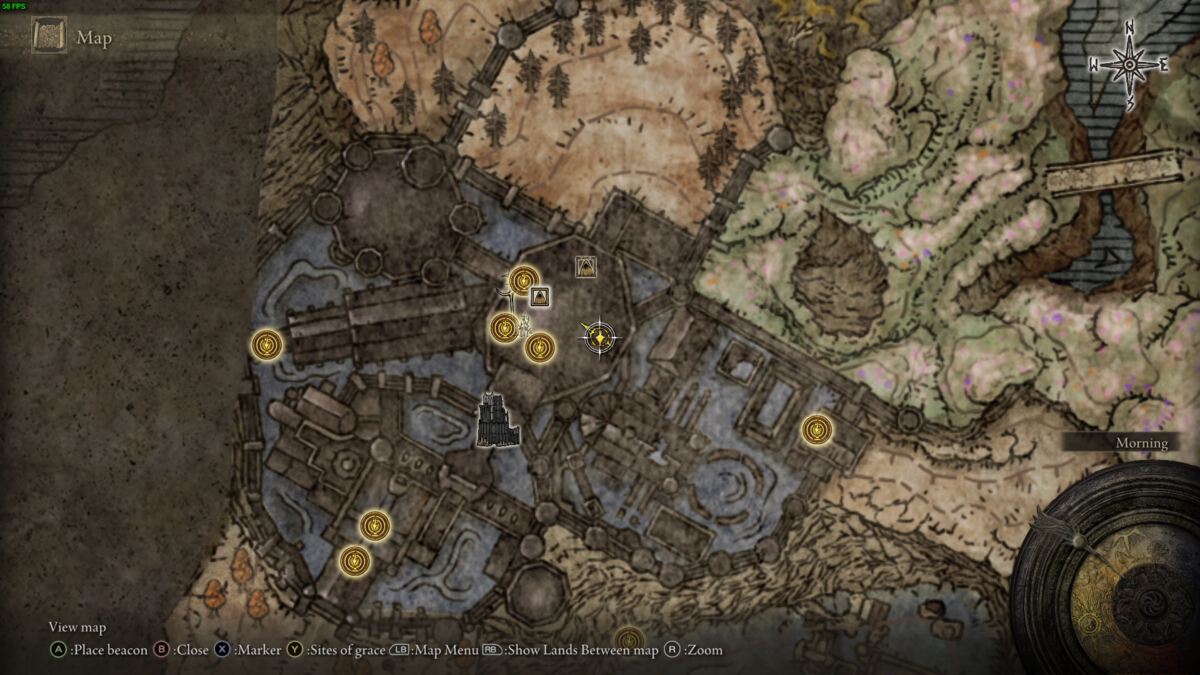Click the compass rose

1129,65
